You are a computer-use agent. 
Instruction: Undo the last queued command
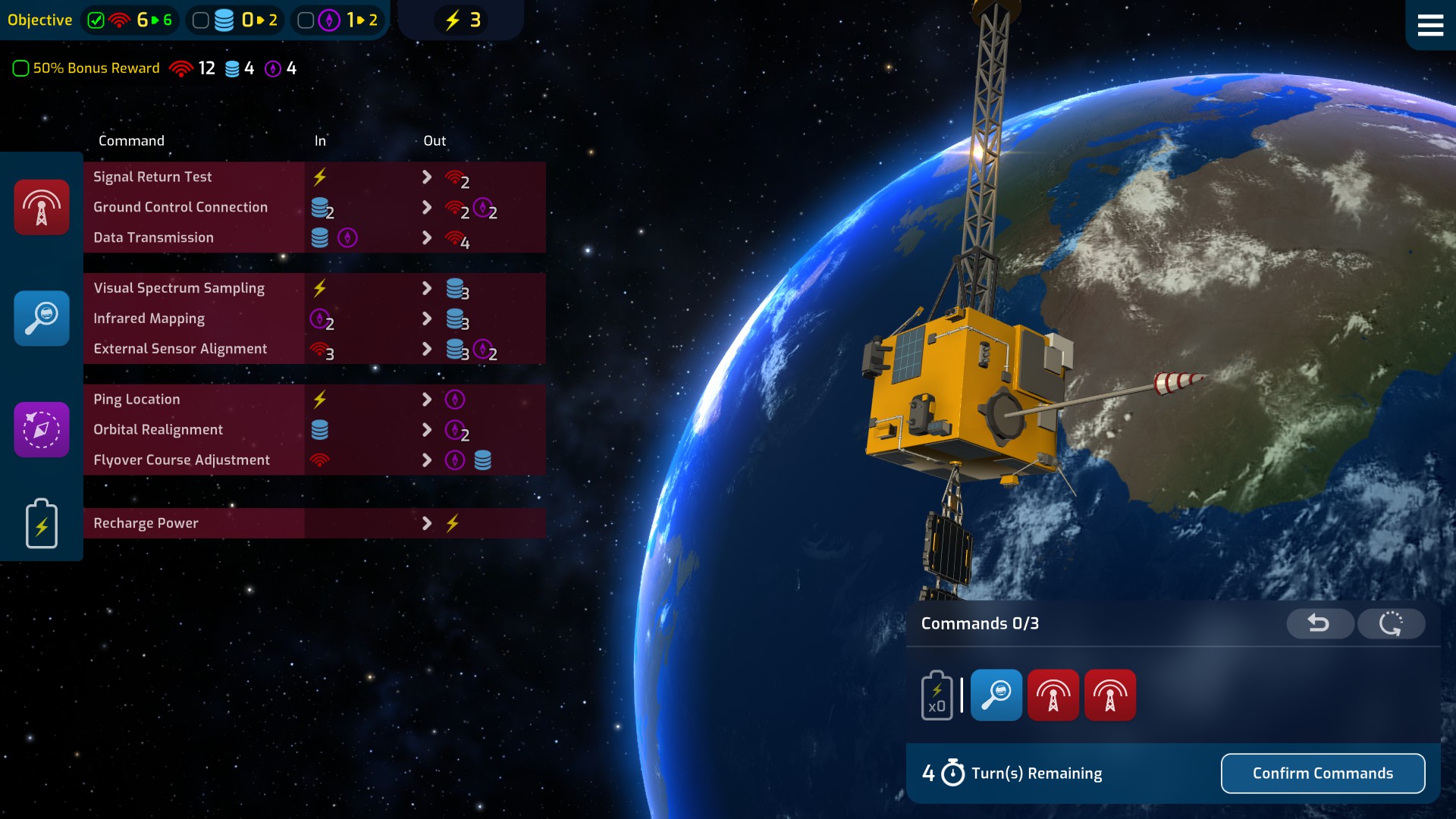(x=1319, y=623)
